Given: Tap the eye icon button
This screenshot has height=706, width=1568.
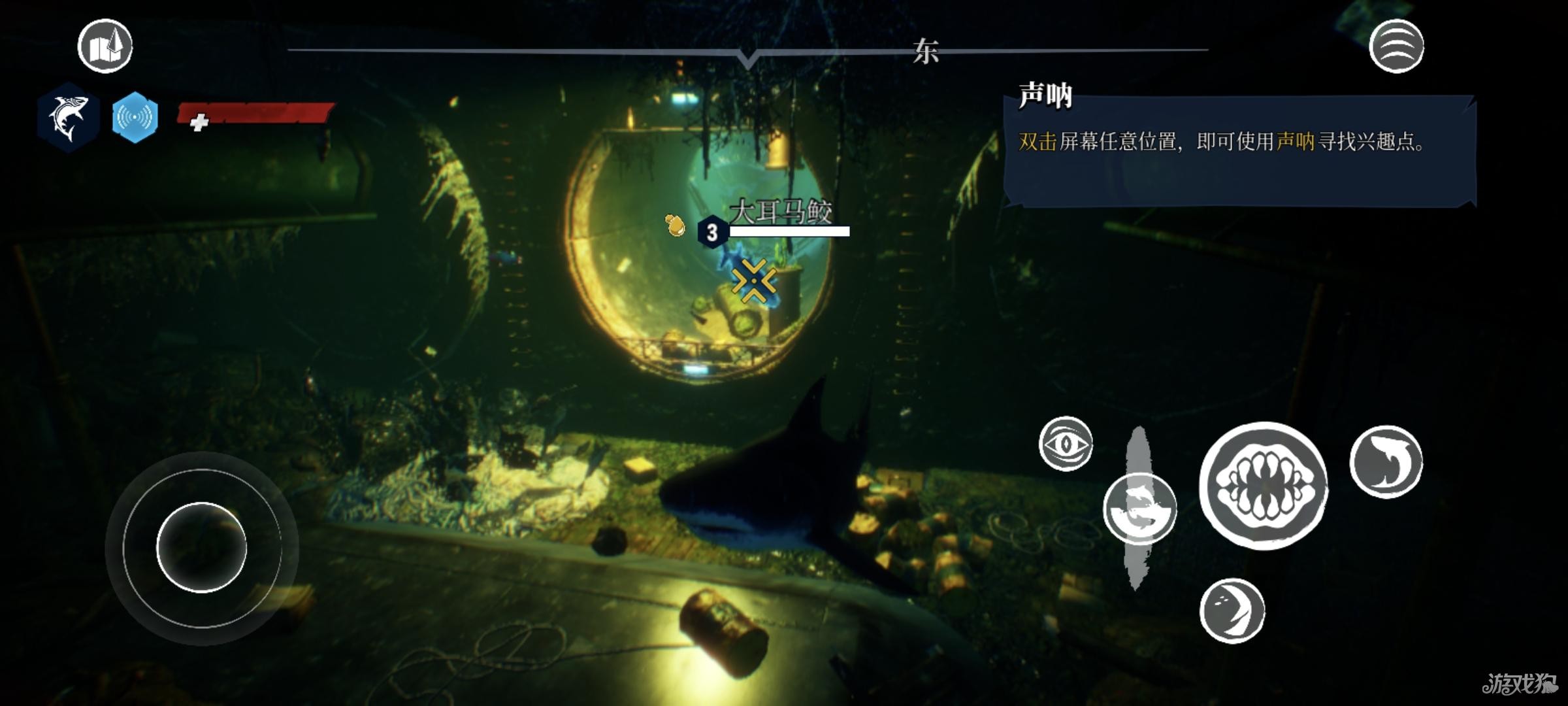Looking at the screenshot, I should 1066,444.
